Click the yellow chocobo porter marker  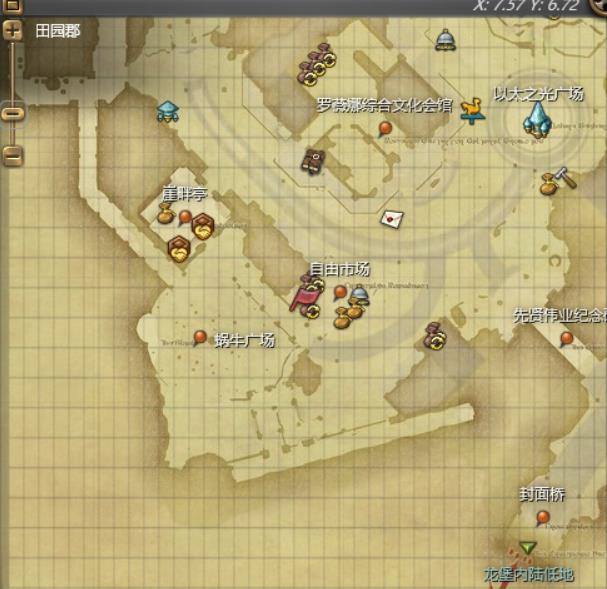tap(472, 109)
